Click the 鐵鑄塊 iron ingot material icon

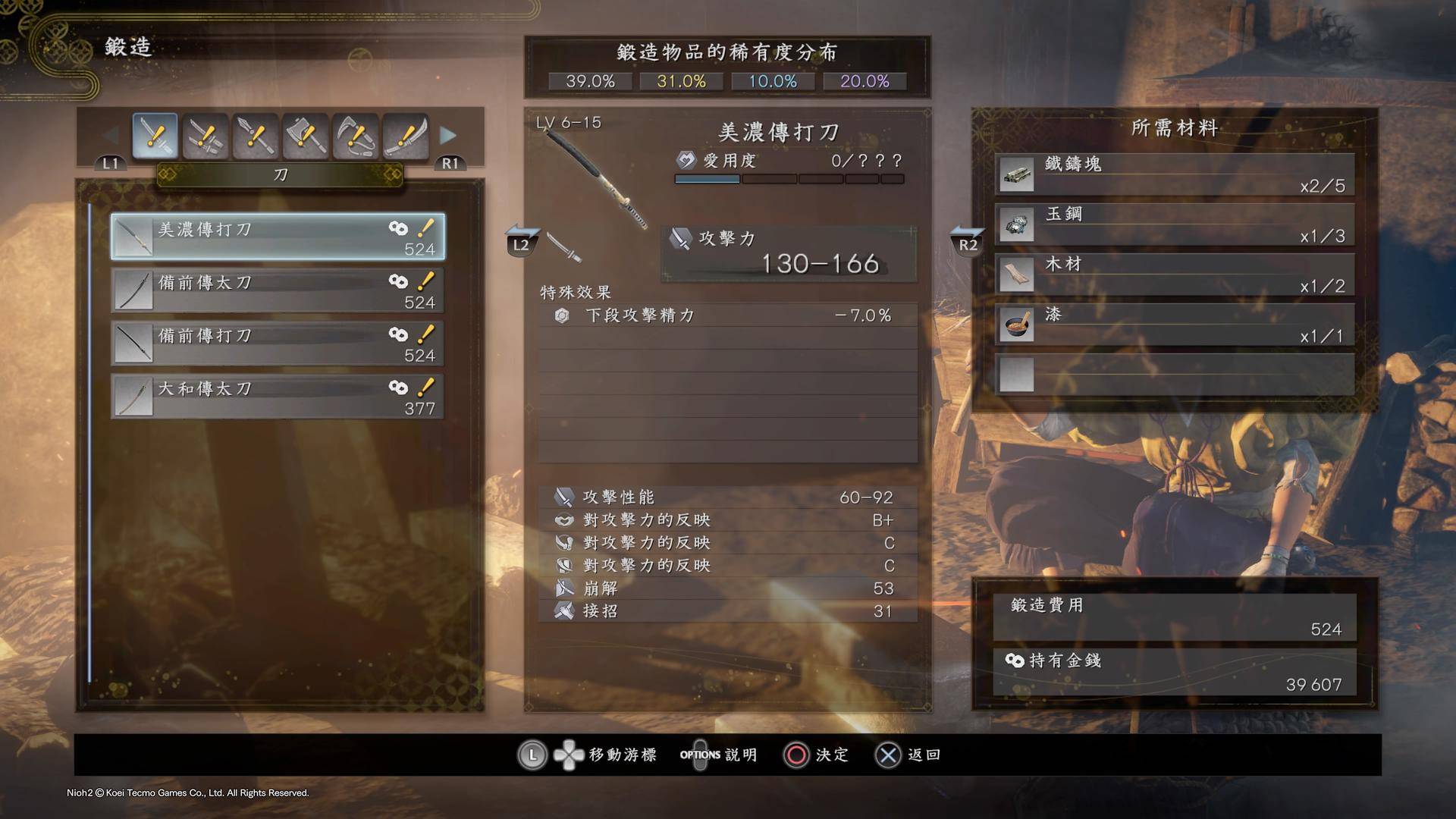pyautogui.click(x=1016, y=174)
